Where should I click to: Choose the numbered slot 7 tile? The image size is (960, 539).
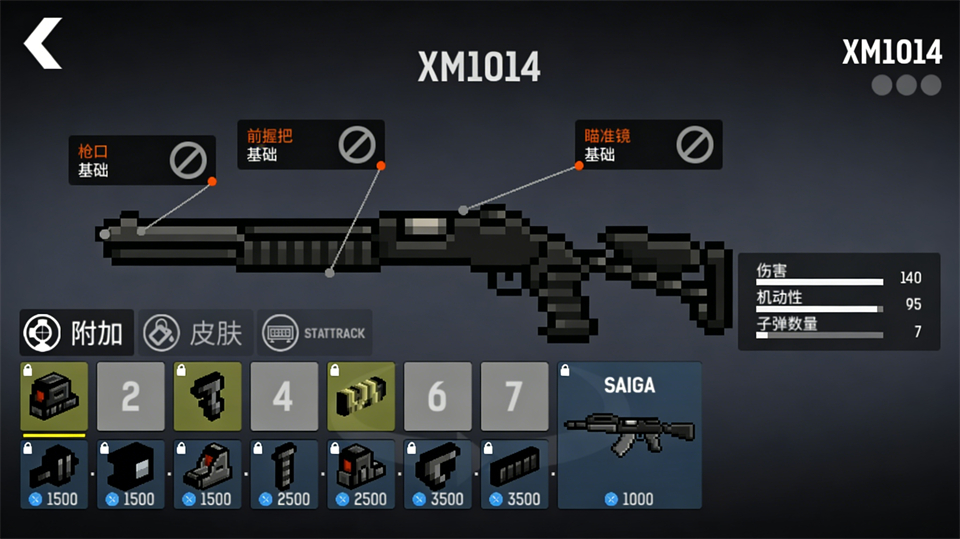tap(514, 397)
